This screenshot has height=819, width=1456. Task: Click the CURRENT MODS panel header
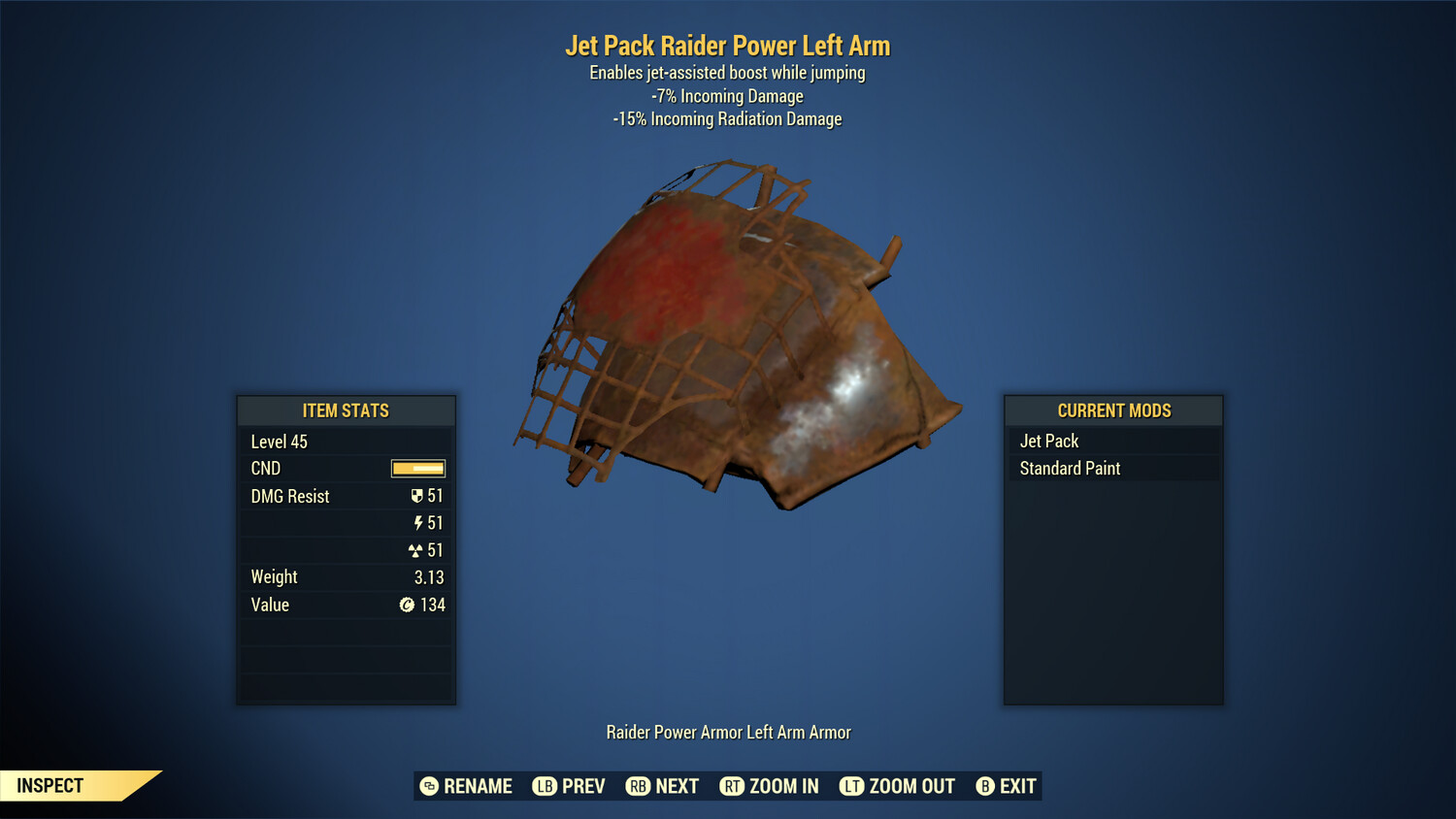tap(1113, 410)
